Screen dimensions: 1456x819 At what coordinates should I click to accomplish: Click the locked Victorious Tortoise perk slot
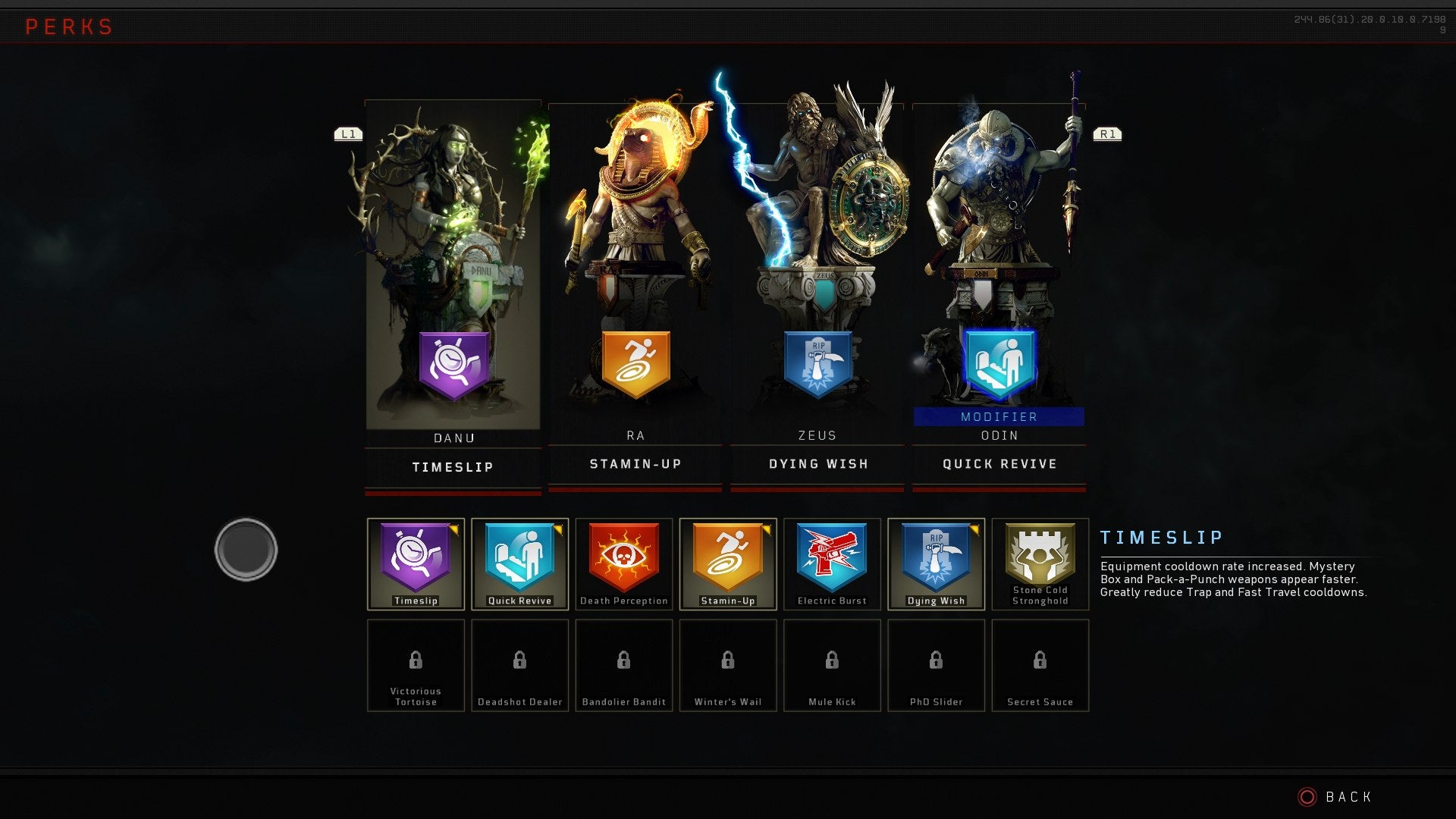tap(416, 664)
